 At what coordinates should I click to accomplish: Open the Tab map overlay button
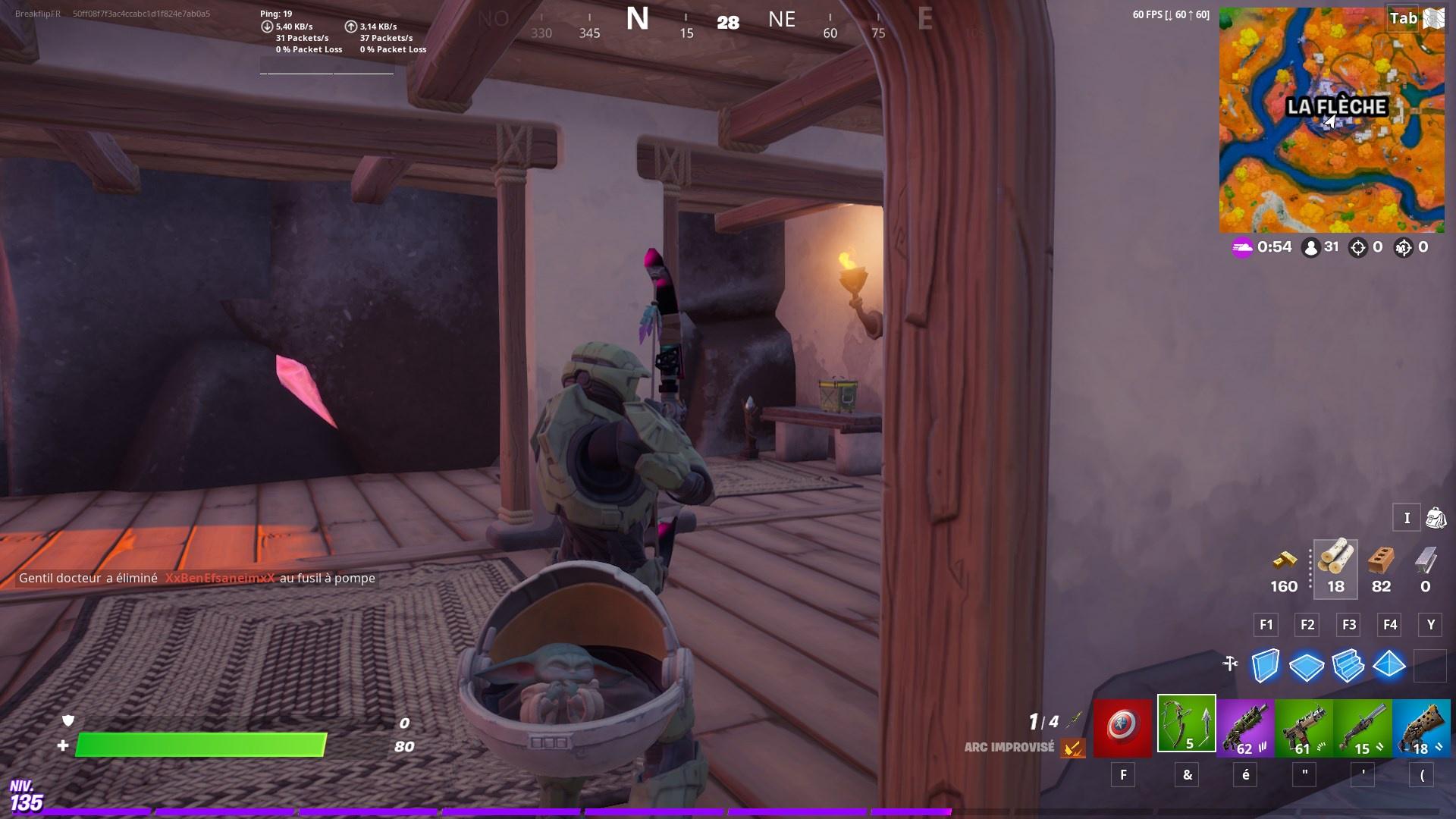1402,19
